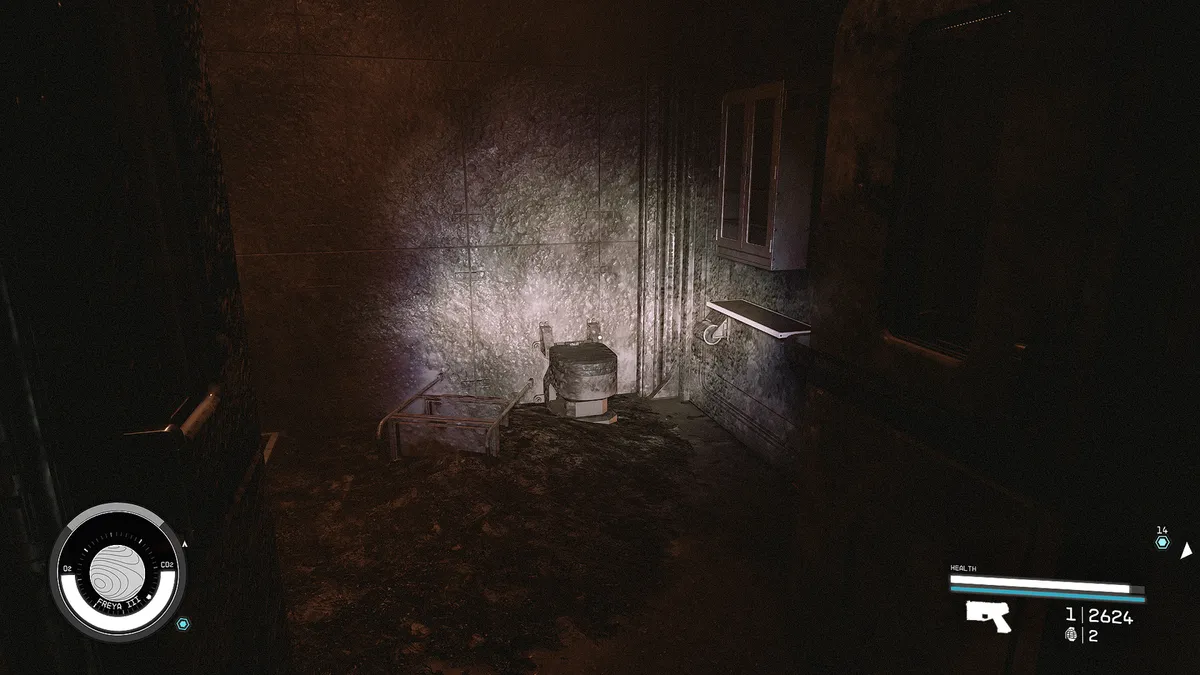
Task: Select the equipped pistol weapon icon
Action: 988,616
